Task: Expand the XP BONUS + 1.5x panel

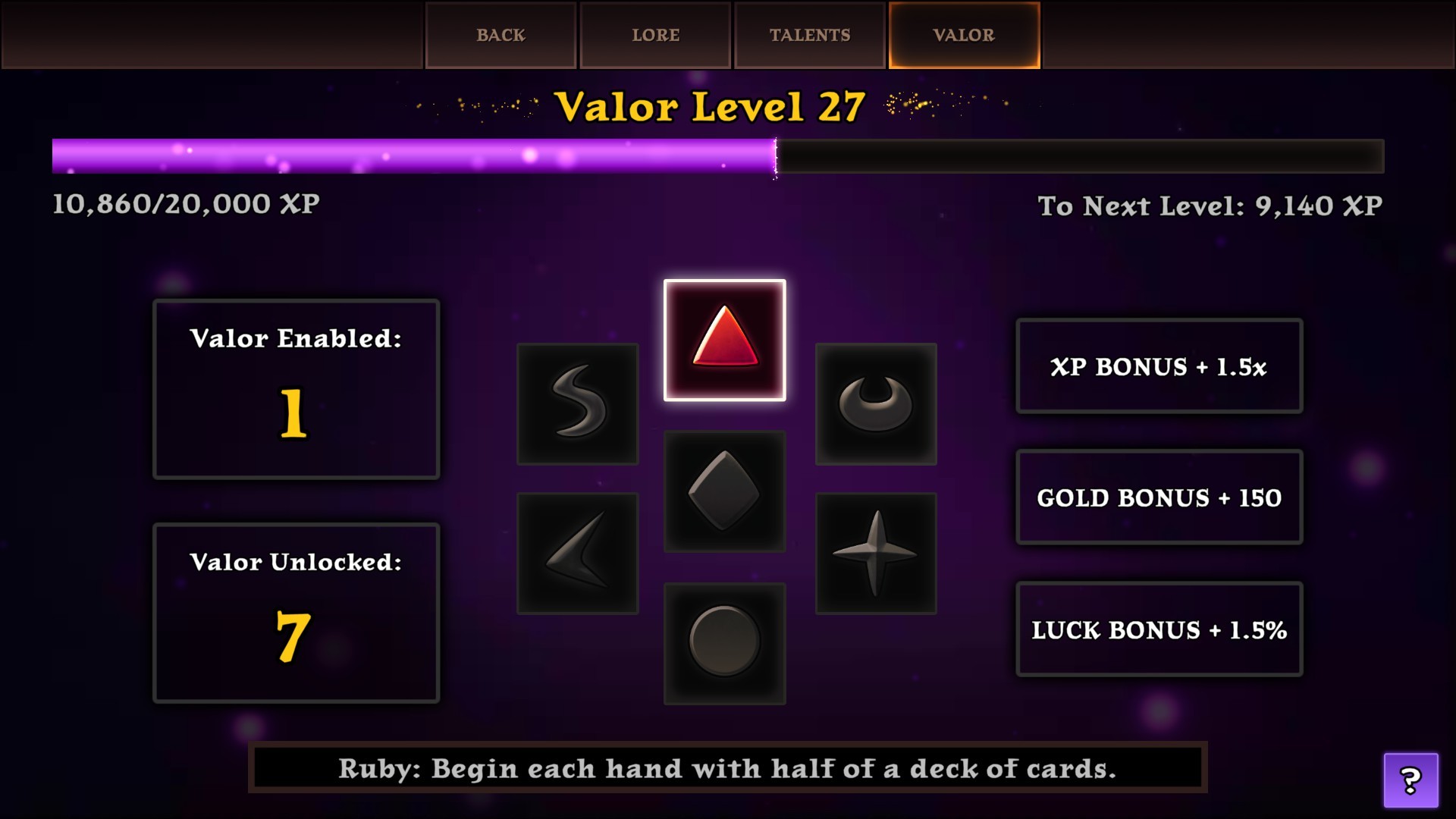Action: [1159, 366]
